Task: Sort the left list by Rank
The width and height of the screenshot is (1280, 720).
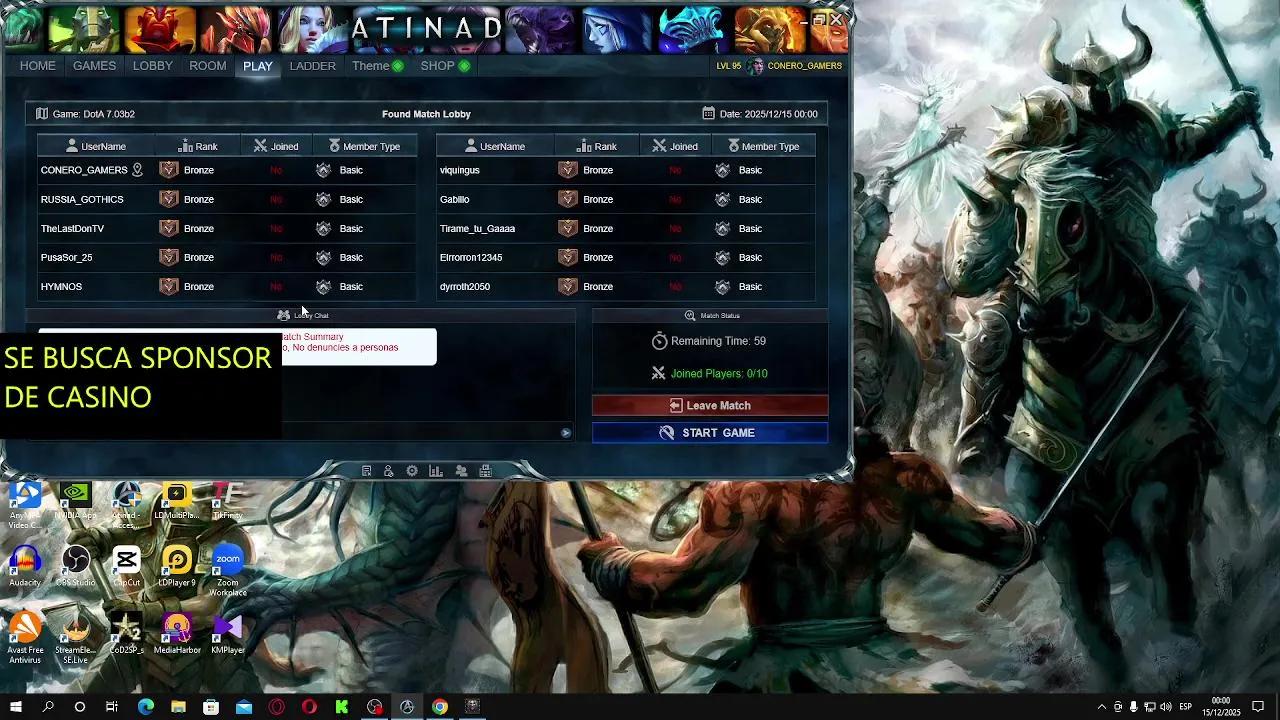Action: (x=197, y=145)
